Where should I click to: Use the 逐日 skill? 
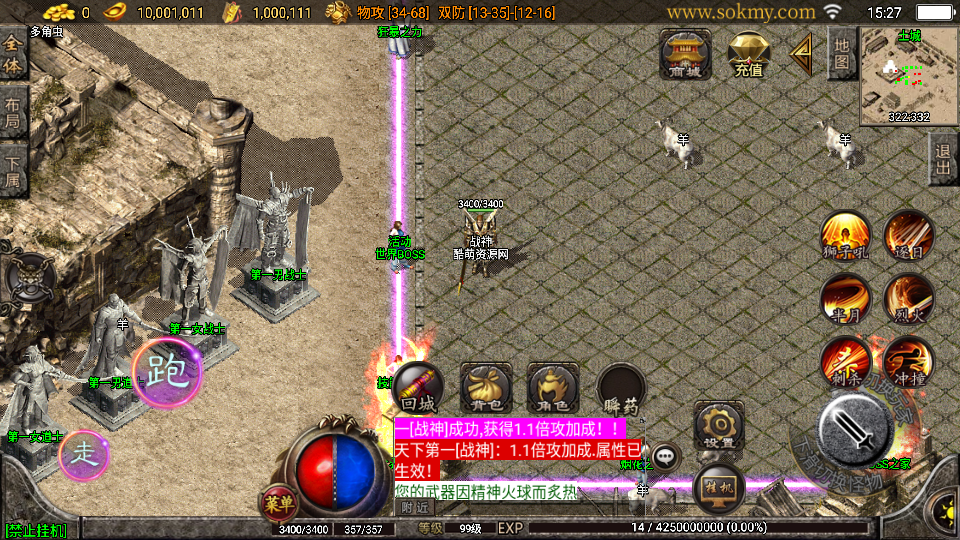908,237
